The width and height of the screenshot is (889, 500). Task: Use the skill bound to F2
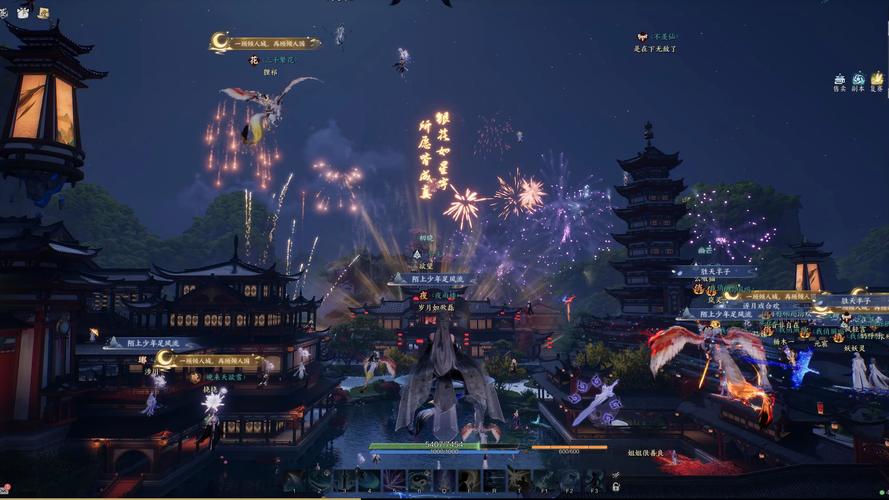click(x=569, y=481)
